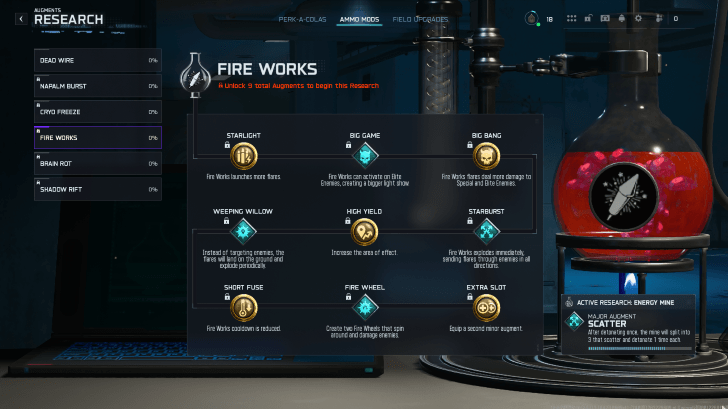The width and height of the screenshot is (728, 409).
Task: Select the Starlight augment icon
Action: tap(243, 156)
